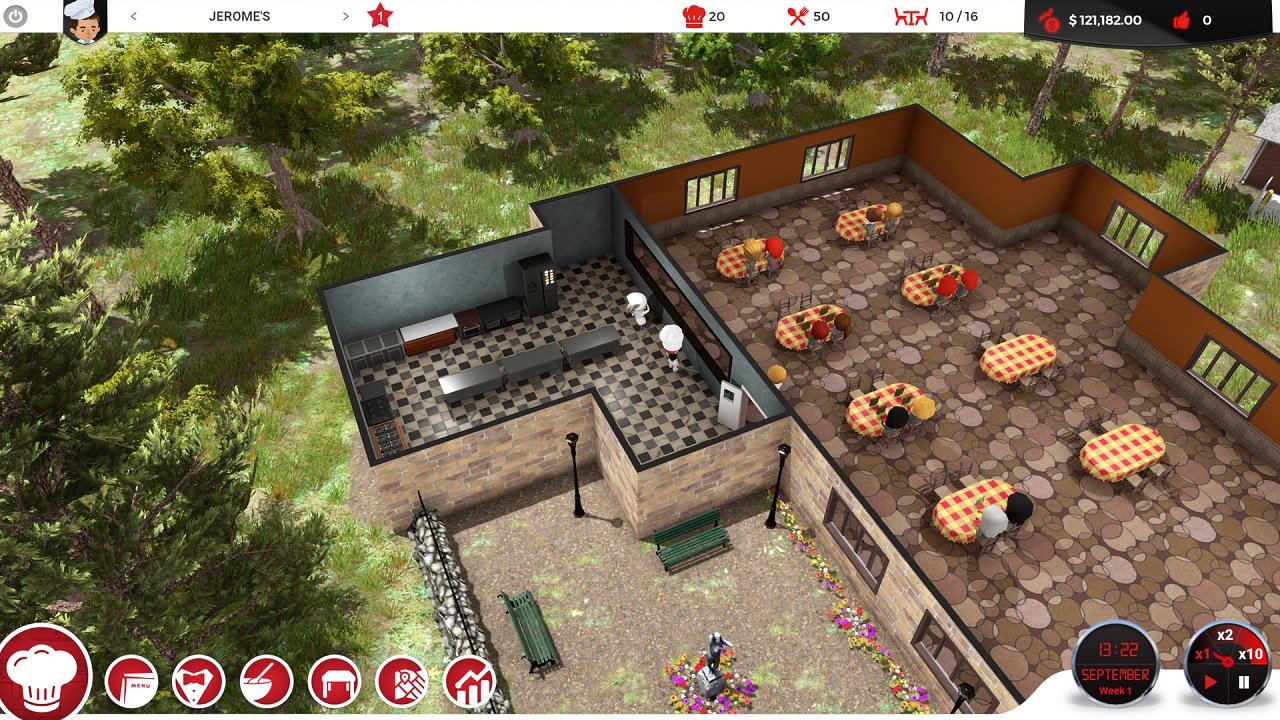The width and height of the screenshot is (1280, 720).
Task: Click the next restaurant arrow
Action: [x=345, y=16]
